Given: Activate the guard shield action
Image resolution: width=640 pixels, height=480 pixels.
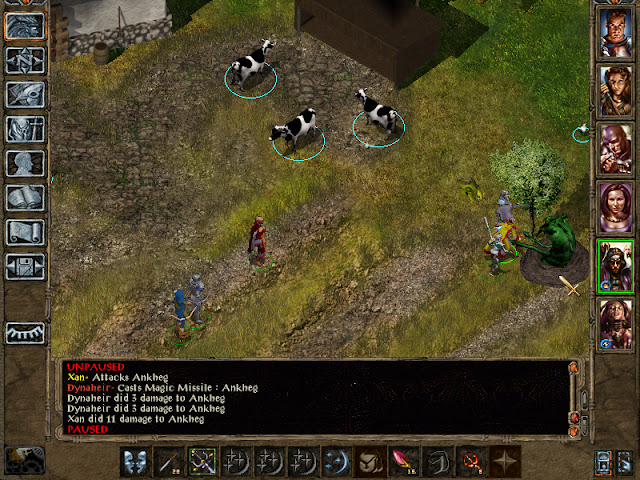Looking at the screenshot, I should pyautogui.click(x=136, y=461).
